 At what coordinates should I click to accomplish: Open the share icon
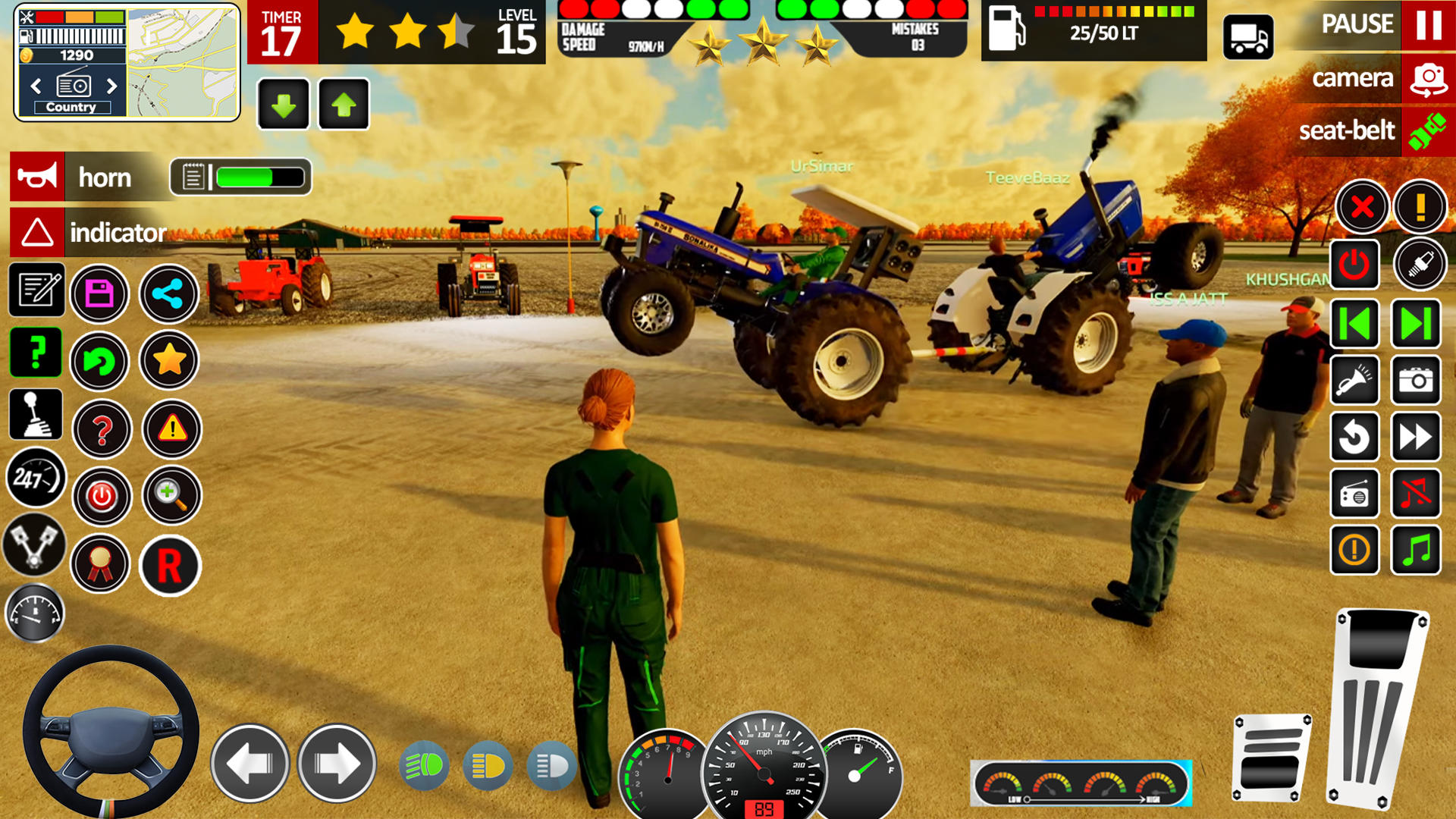pos(169,294)
